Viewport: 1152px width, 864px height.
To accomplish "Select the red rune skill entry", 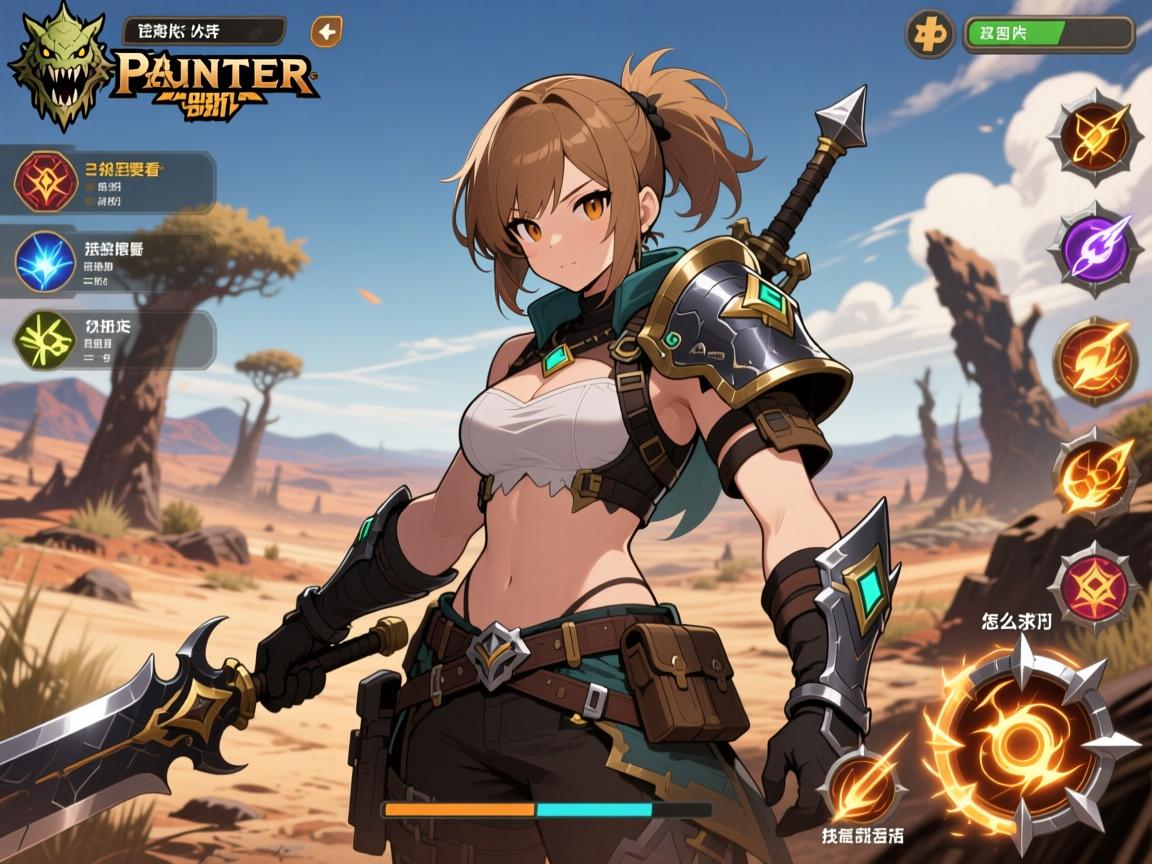I will coord(45,181).
